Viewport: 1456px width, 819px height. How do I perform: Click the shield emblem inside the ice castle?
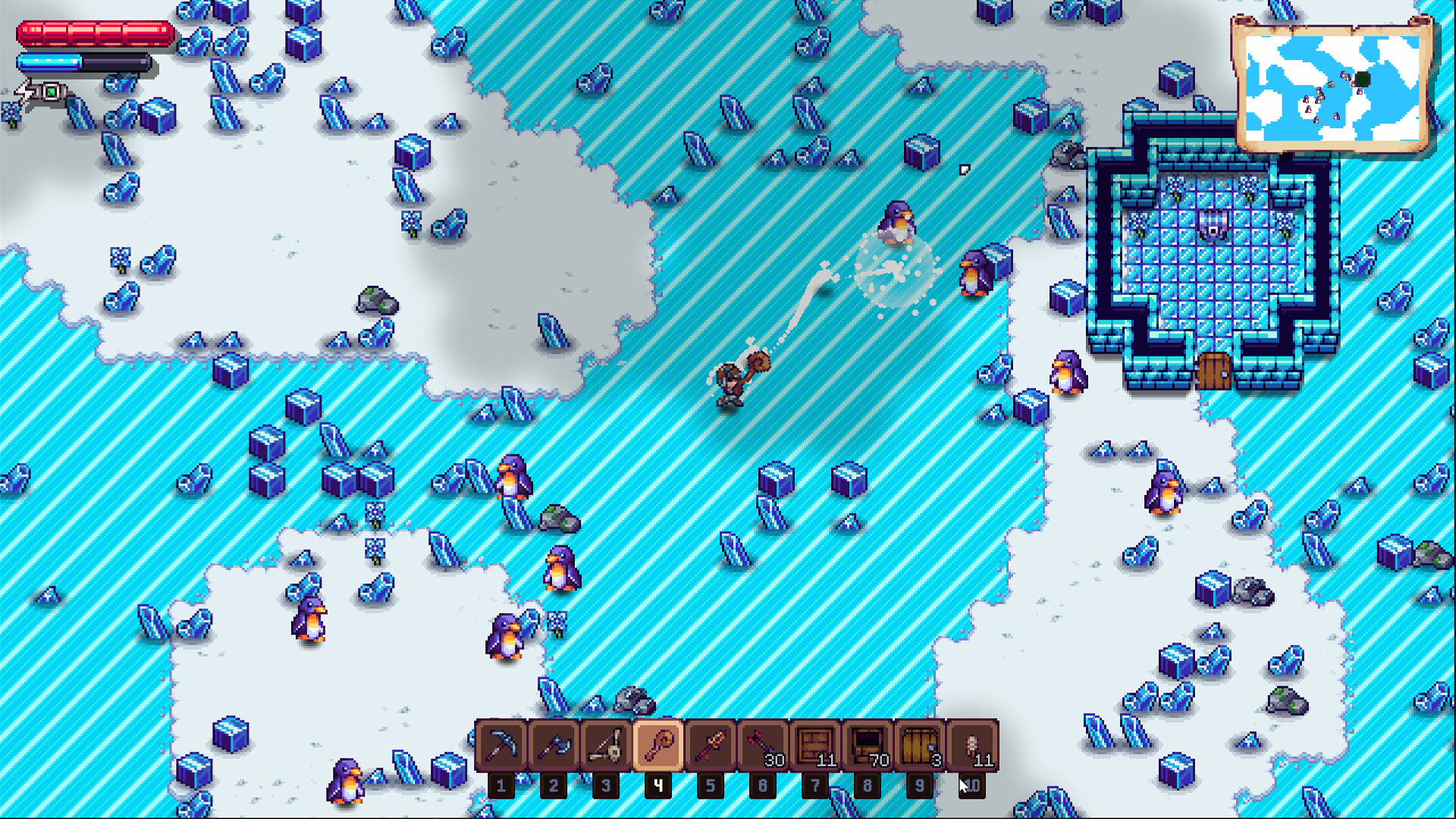1214,224
